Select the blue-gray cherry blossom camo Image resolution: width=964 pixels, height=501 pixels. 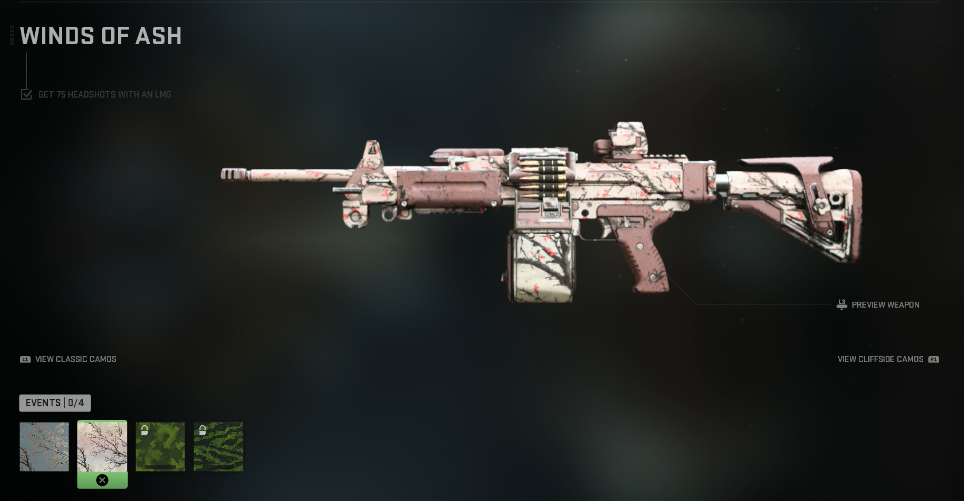44,446
